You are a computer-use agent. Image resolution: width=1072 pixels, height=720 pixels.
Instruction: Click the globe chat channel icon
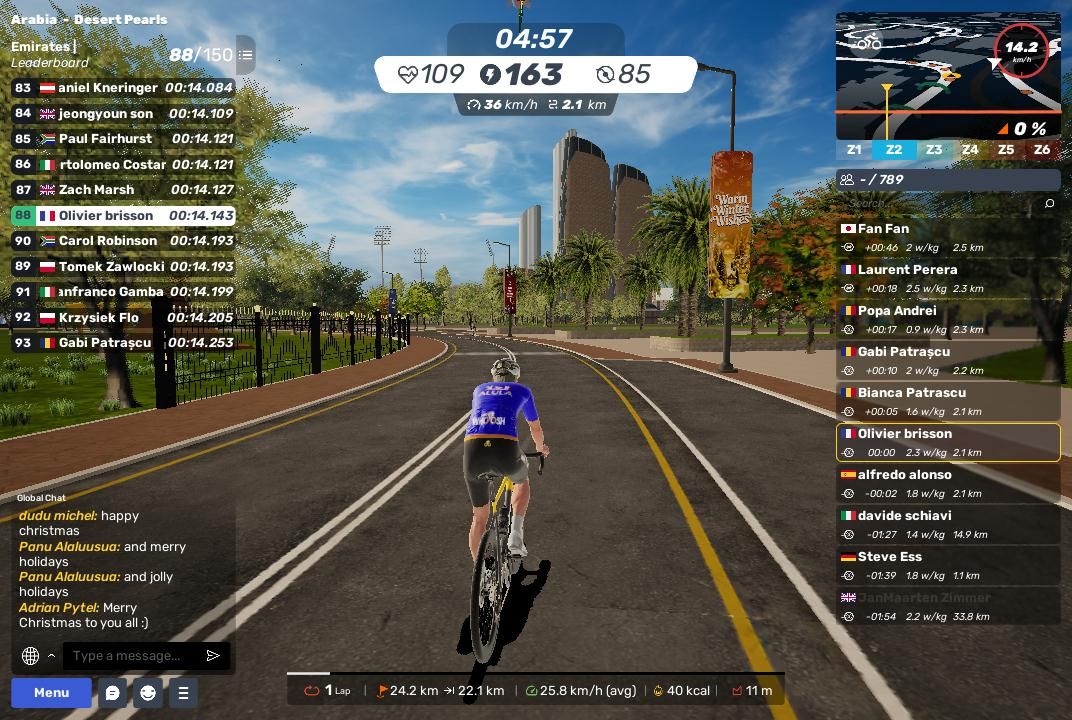(x=30, y=656)
